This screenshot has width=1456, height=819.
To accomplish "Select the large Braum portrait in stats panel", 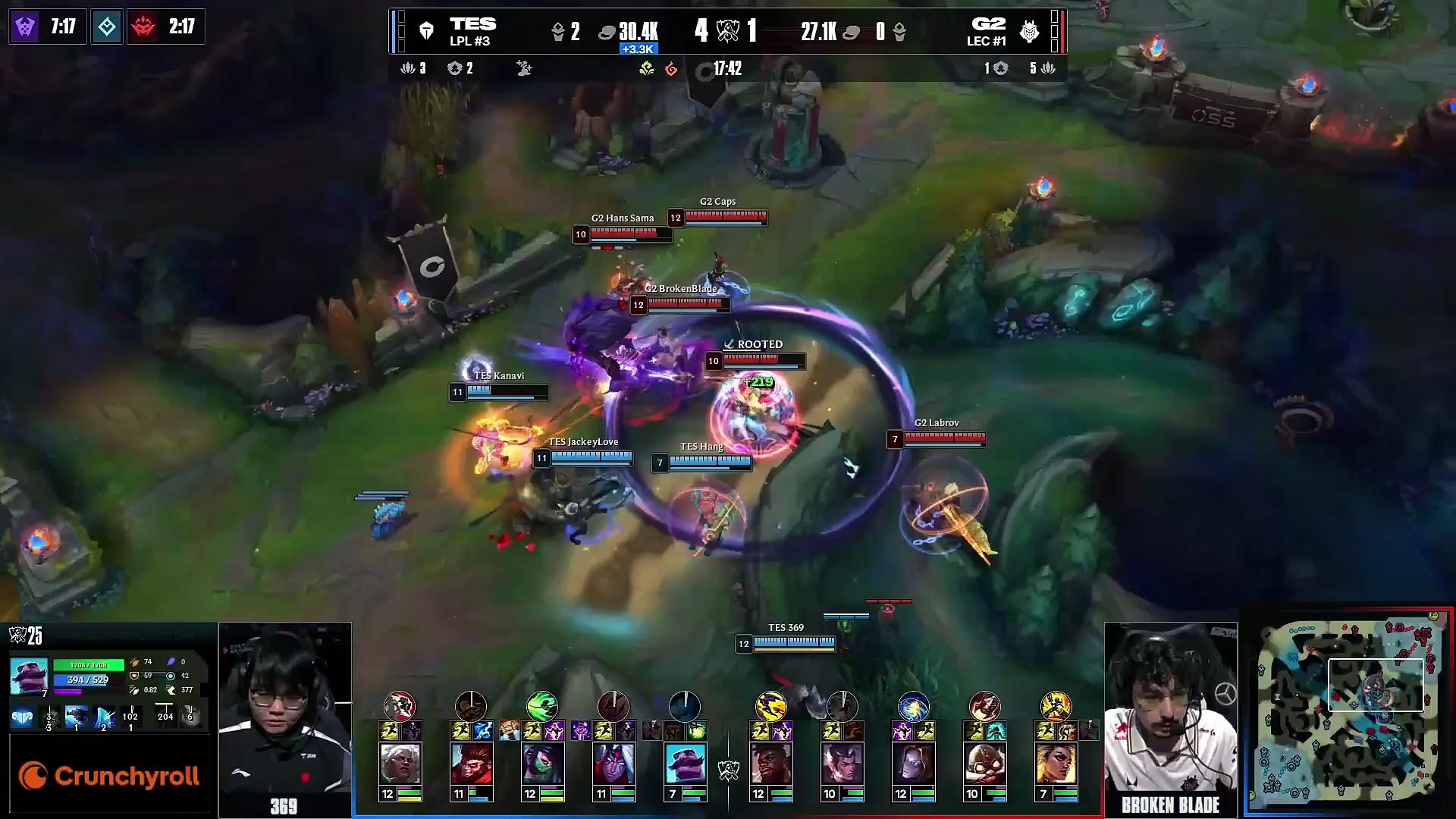I will (29, 676).
